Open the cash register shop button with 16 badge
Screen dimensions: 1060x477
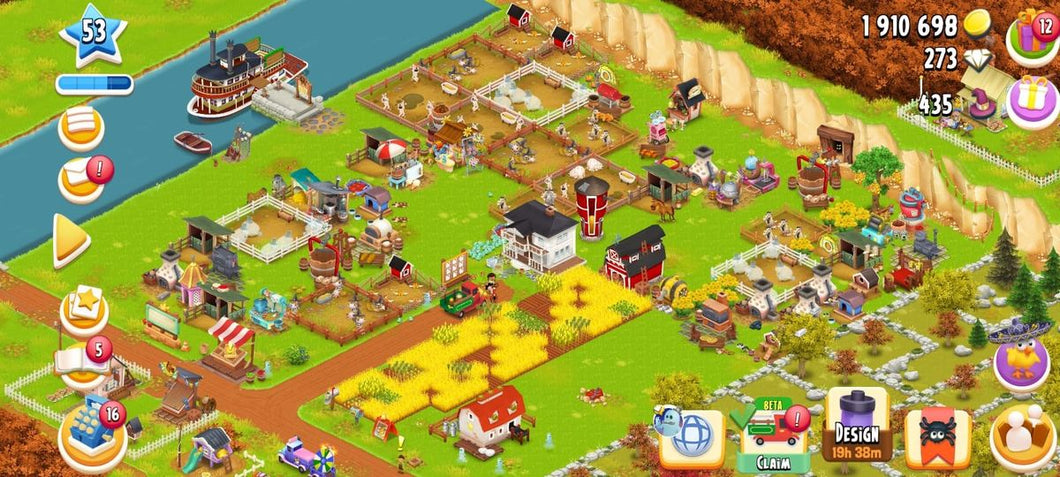coord(91,432)
